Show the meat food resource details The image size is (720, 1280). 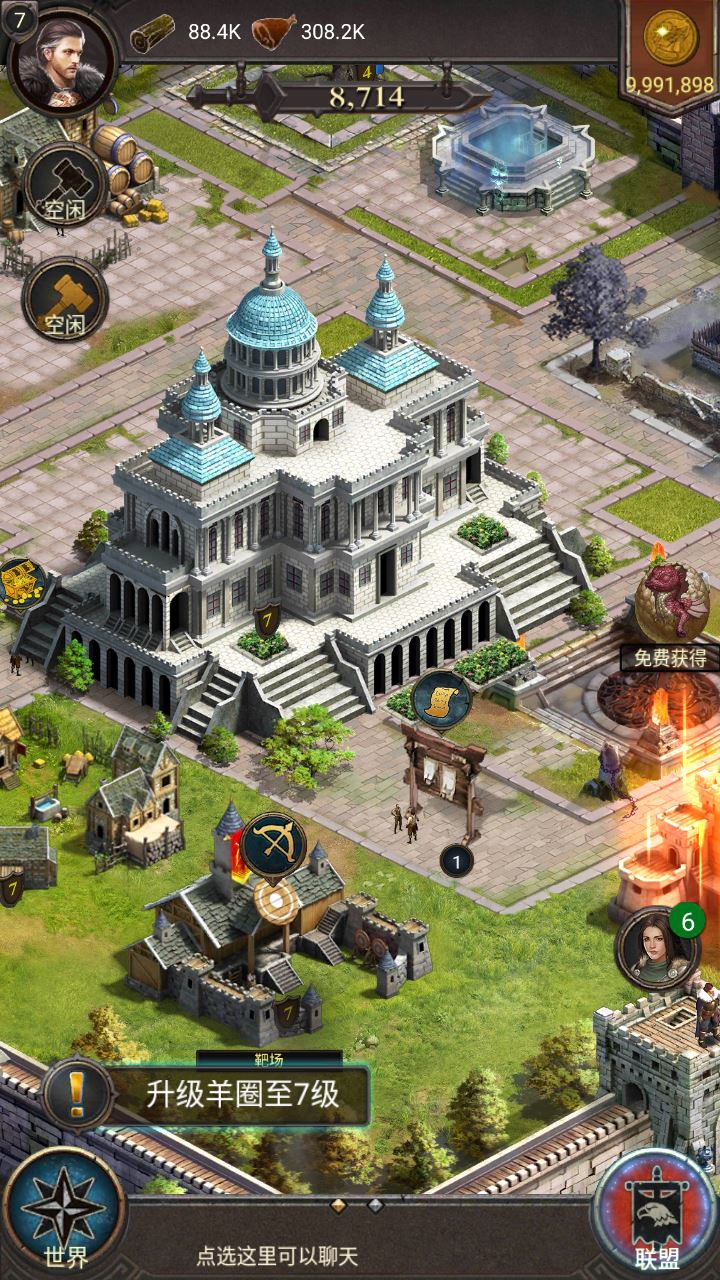(x=307, y=32)
